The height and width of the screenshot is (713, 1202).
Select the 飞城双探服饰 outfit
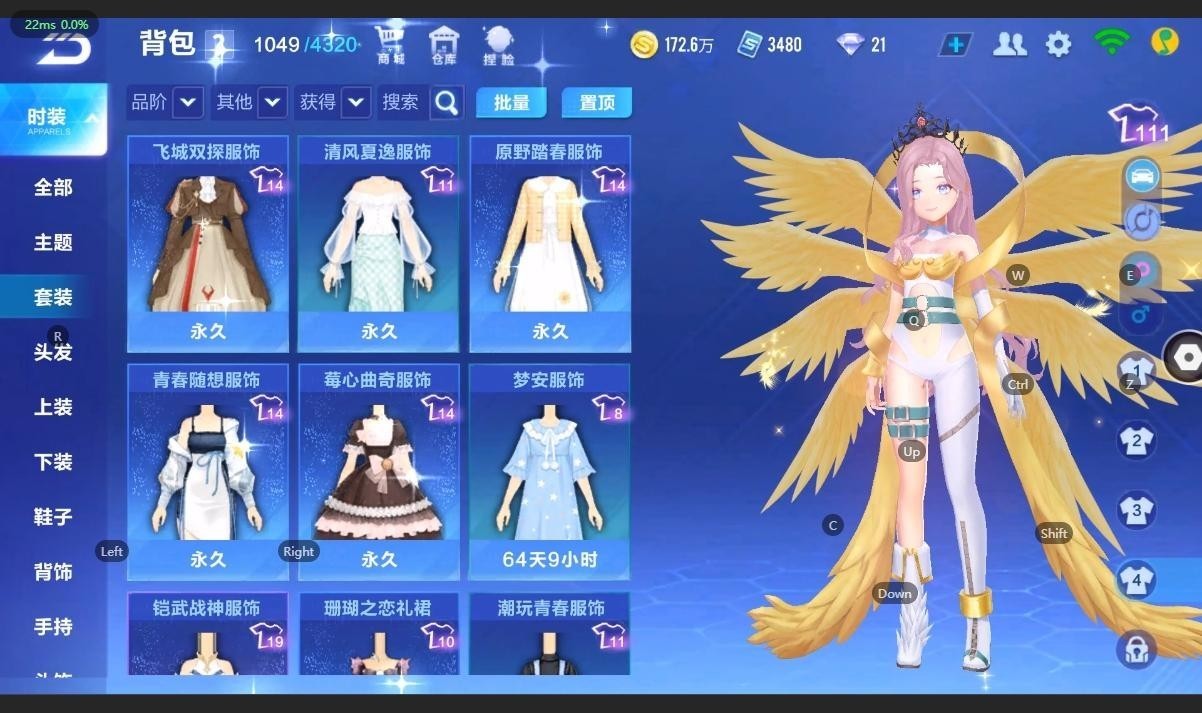[208, 245]
